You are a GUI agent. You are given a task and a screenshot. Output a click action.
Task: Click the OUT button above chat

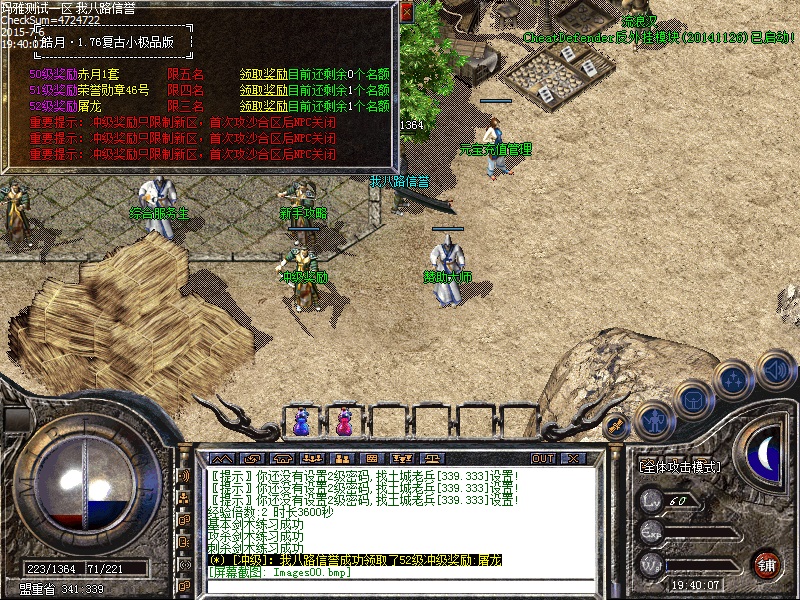point(543,459)
